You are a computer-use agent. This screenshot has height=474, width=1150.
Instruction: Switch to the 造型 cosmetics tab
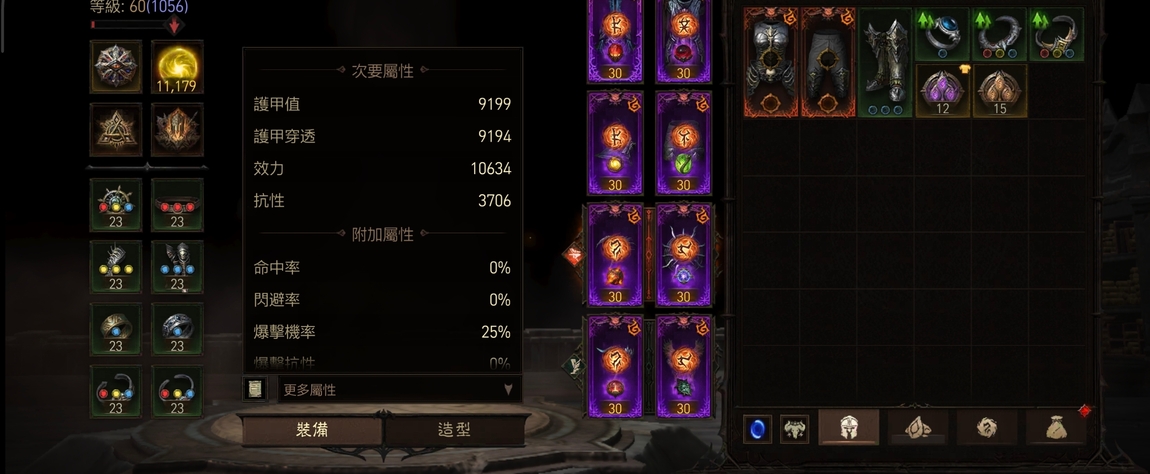coord(455,430)
